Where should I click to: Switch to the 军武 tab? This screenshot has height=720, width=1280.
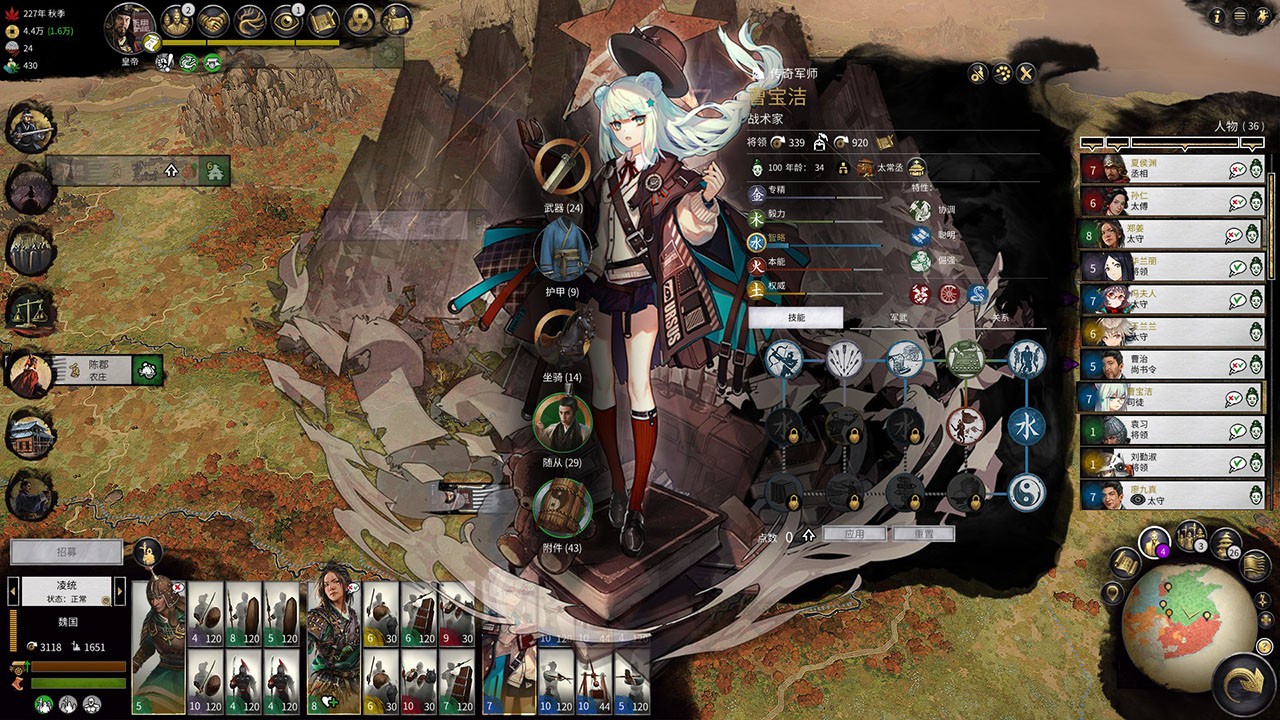coord(898,317)
